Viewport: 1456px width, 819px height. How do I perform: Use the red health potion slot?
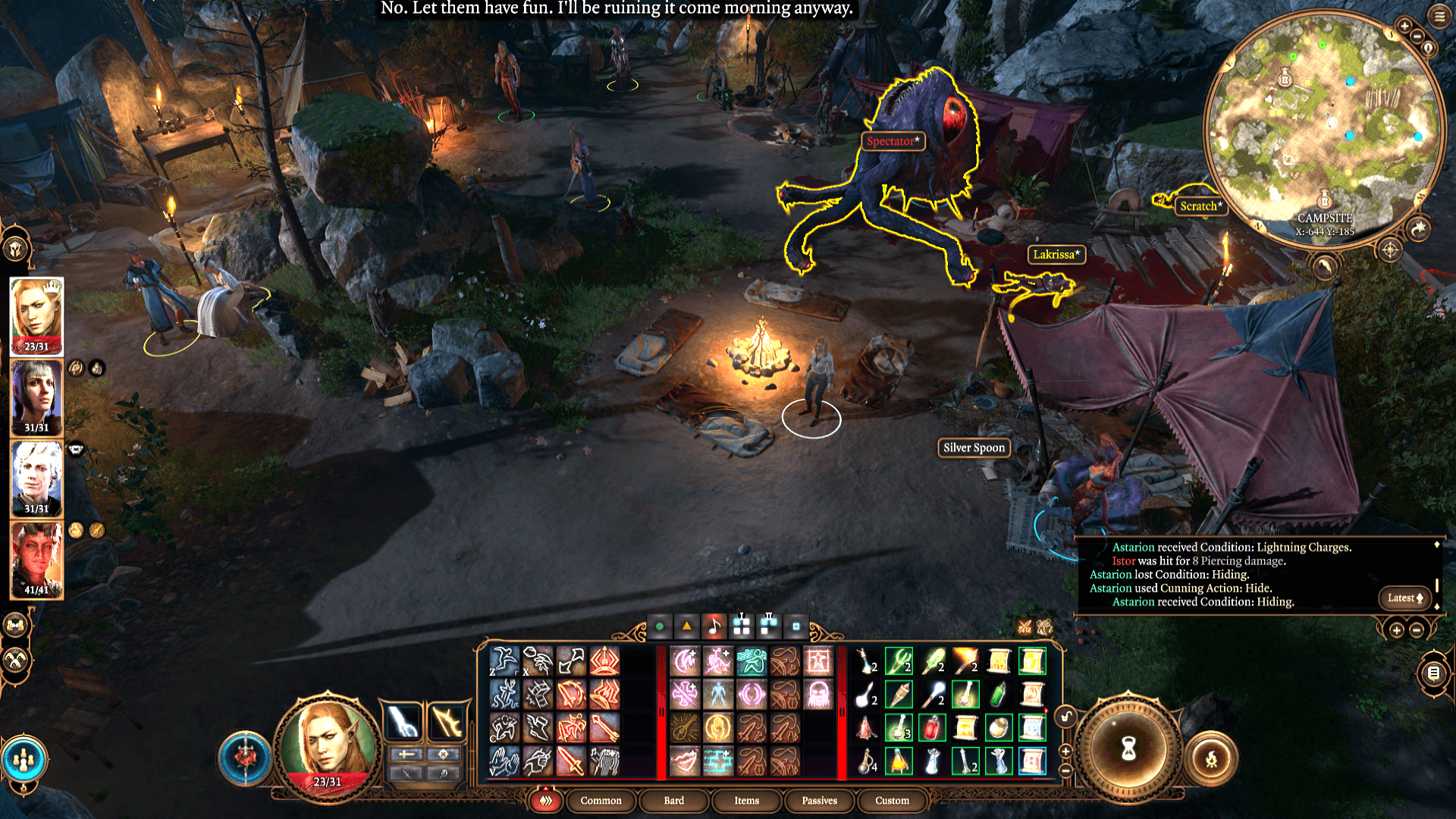coord(932,728)
